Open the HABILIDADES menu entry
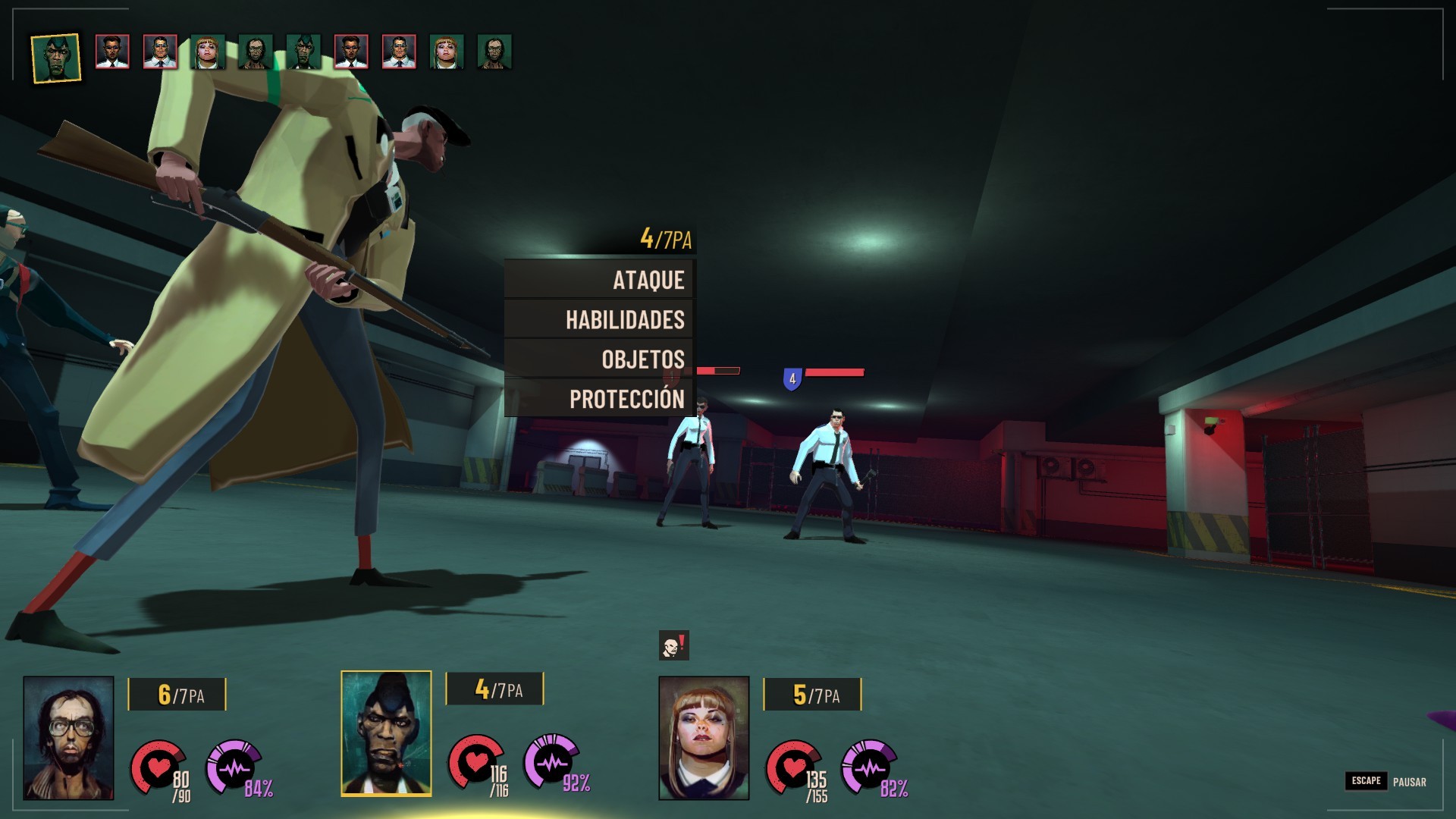 (x=600, y=319)
